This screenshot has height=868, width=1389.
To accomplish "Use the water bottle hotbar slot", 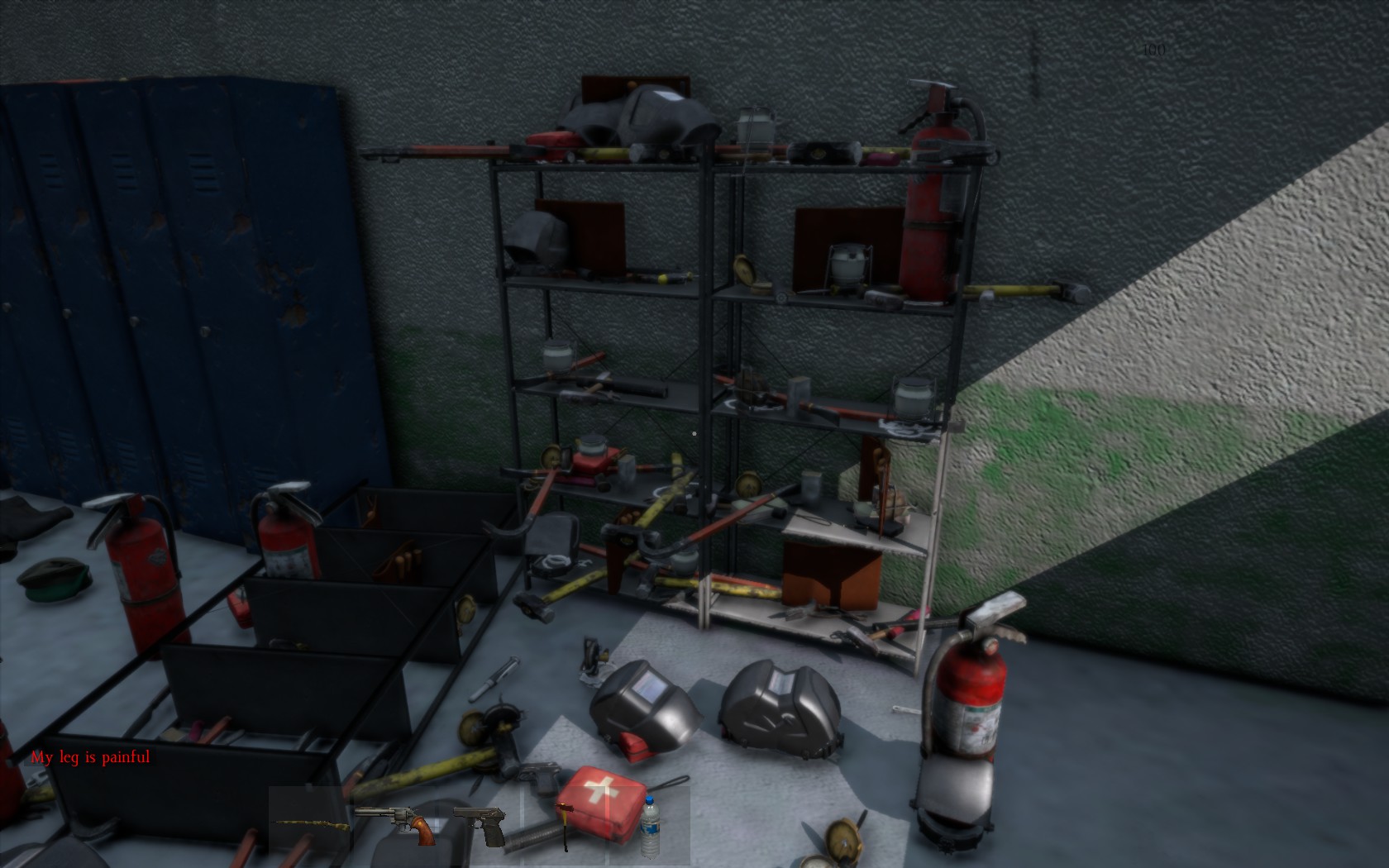I will tap(649, 824).
